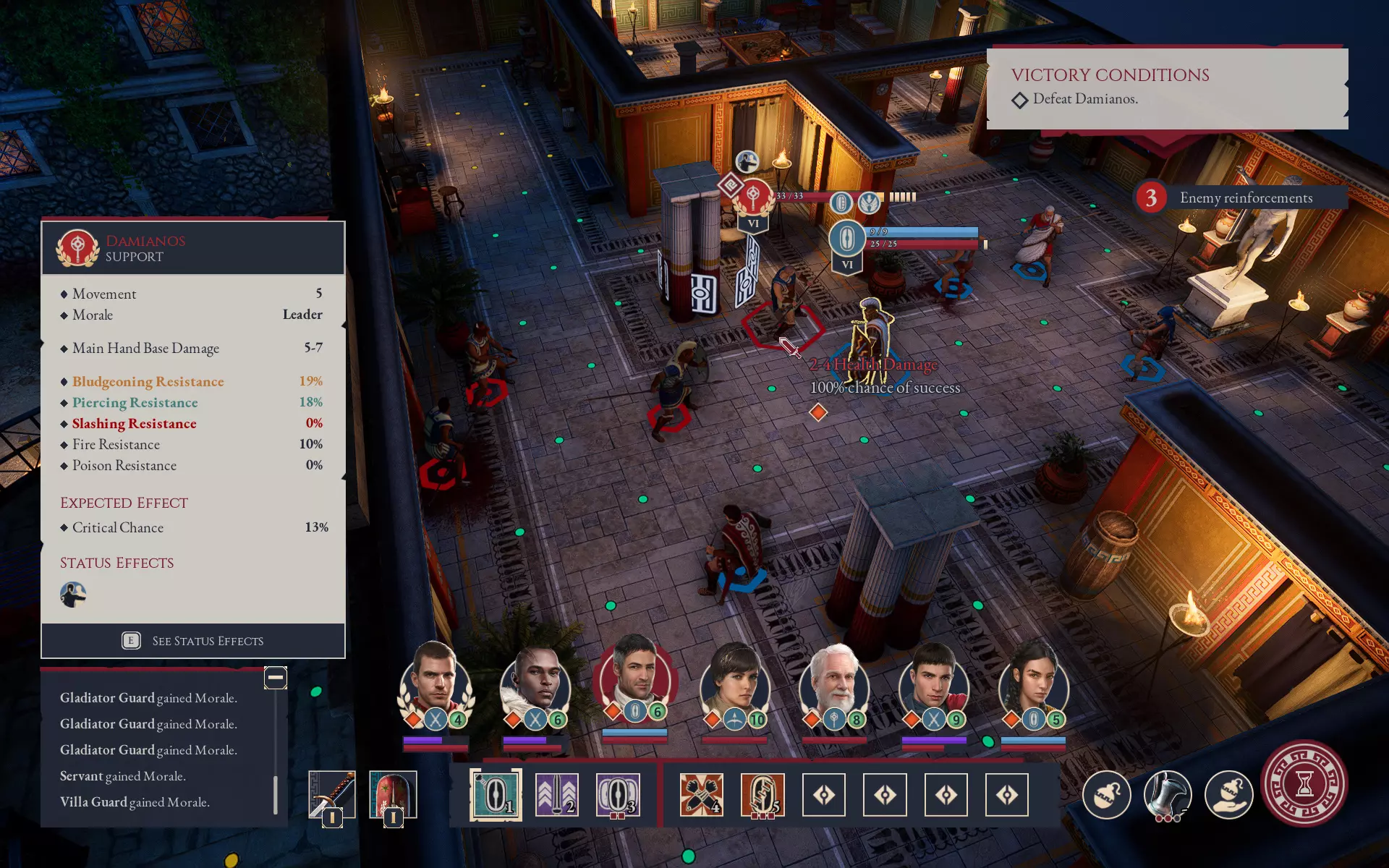Select the equipped sword weapon slot

(x=331, y=794)
